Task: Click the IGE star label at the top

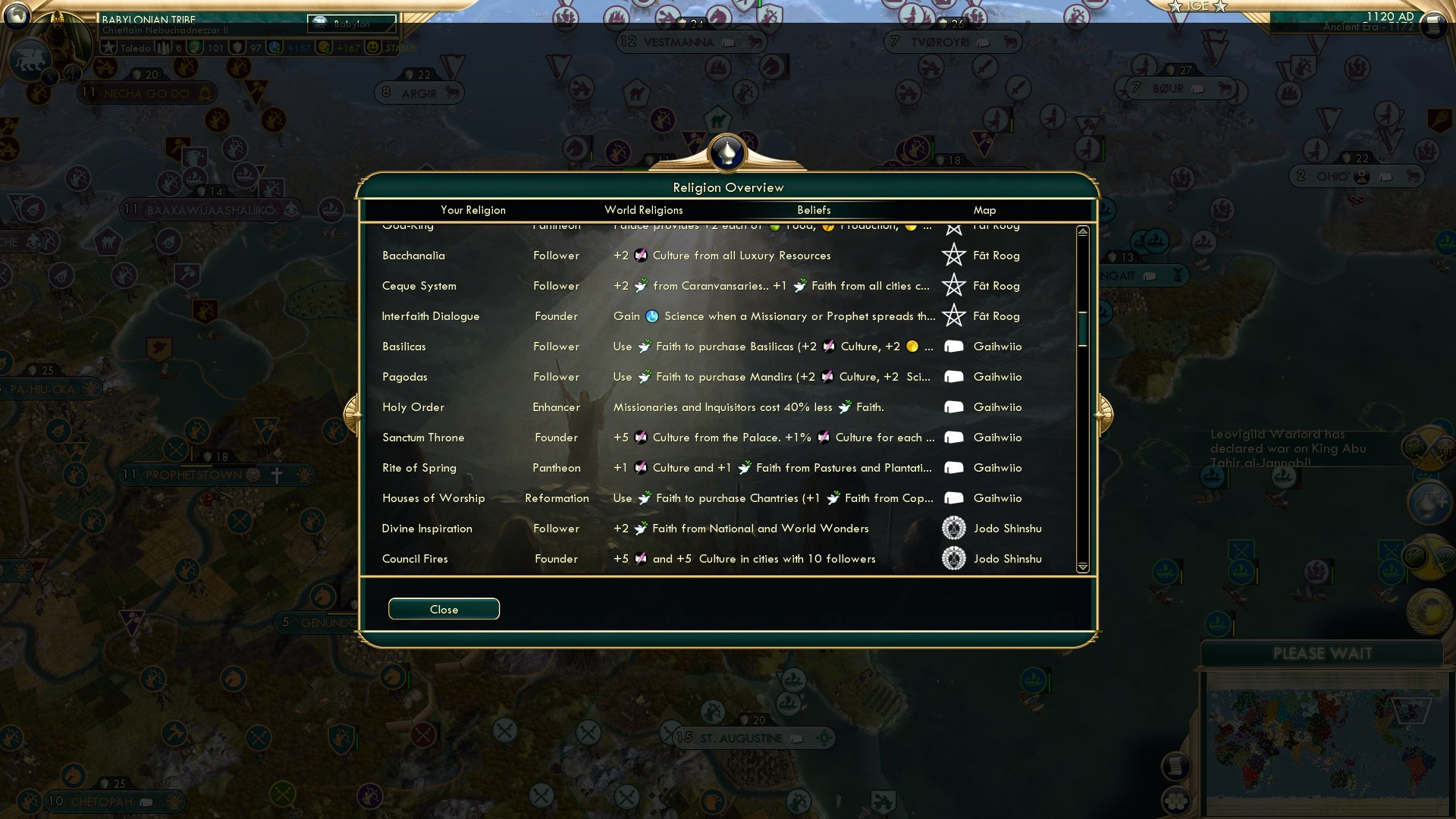Action: 1198,7
